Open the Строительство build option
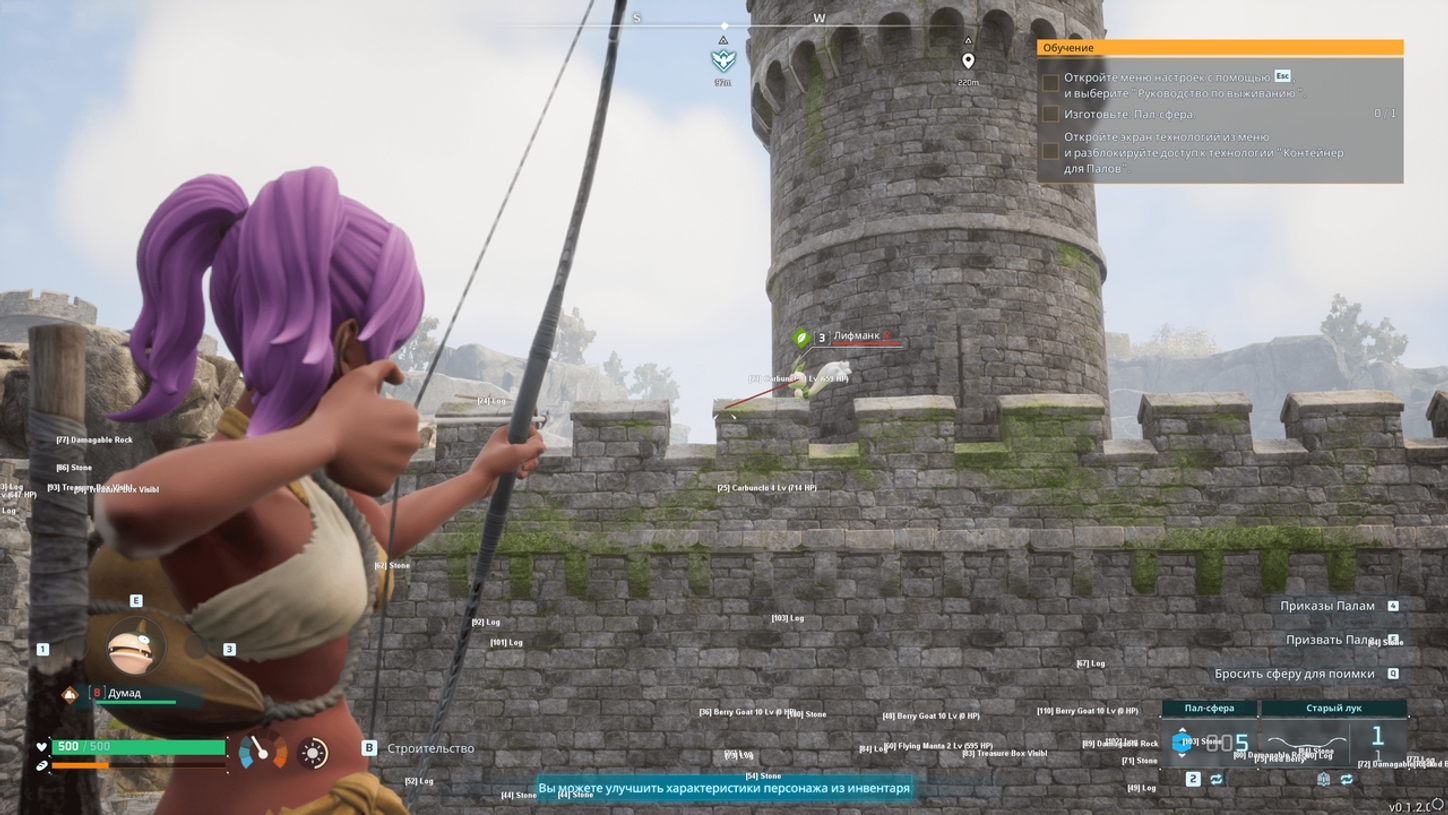The width and height of the screenshot is (1448, 815). 430,748
